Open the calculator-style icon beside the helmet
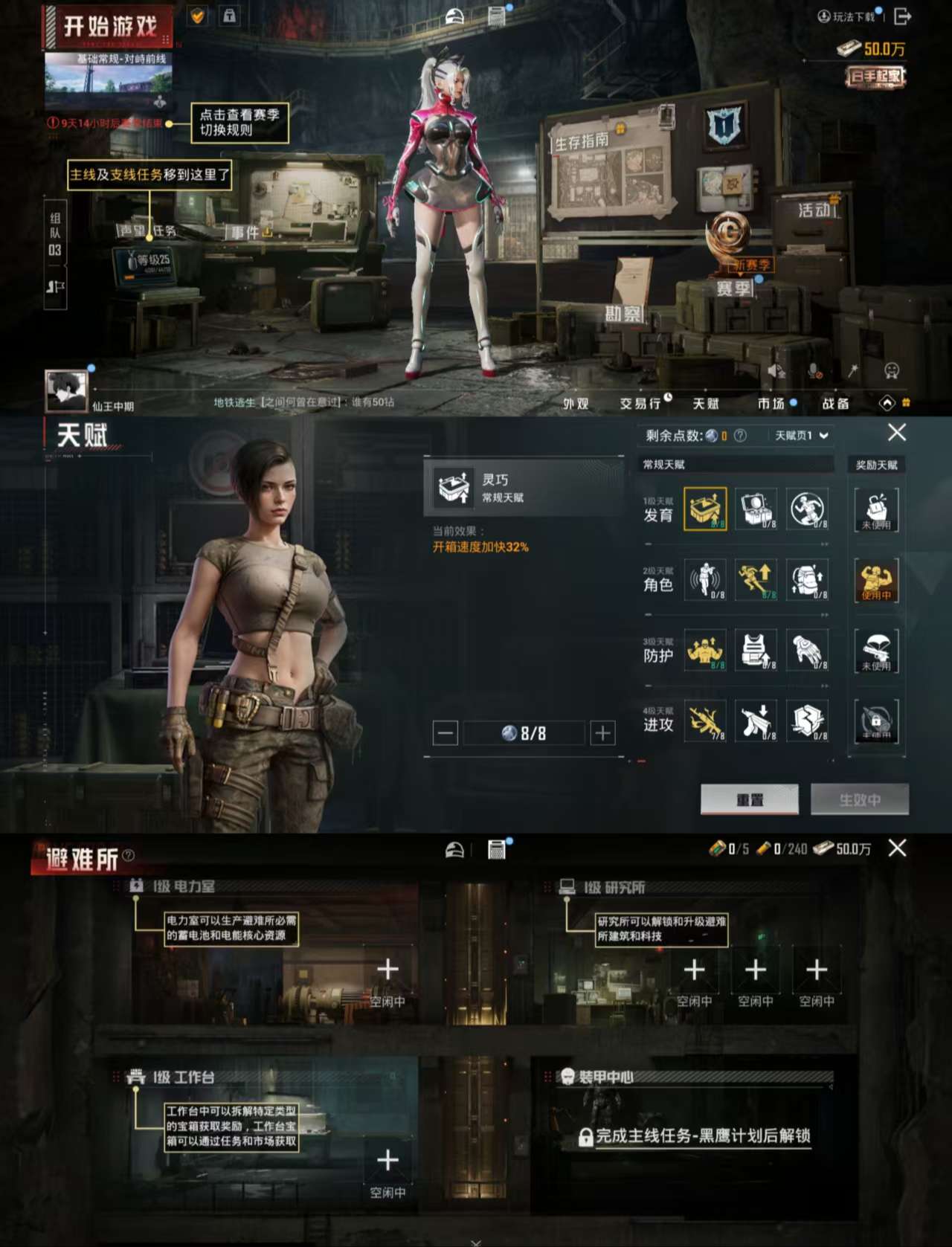The width and height of the screenshot is (952, 1247). [497, 850]
